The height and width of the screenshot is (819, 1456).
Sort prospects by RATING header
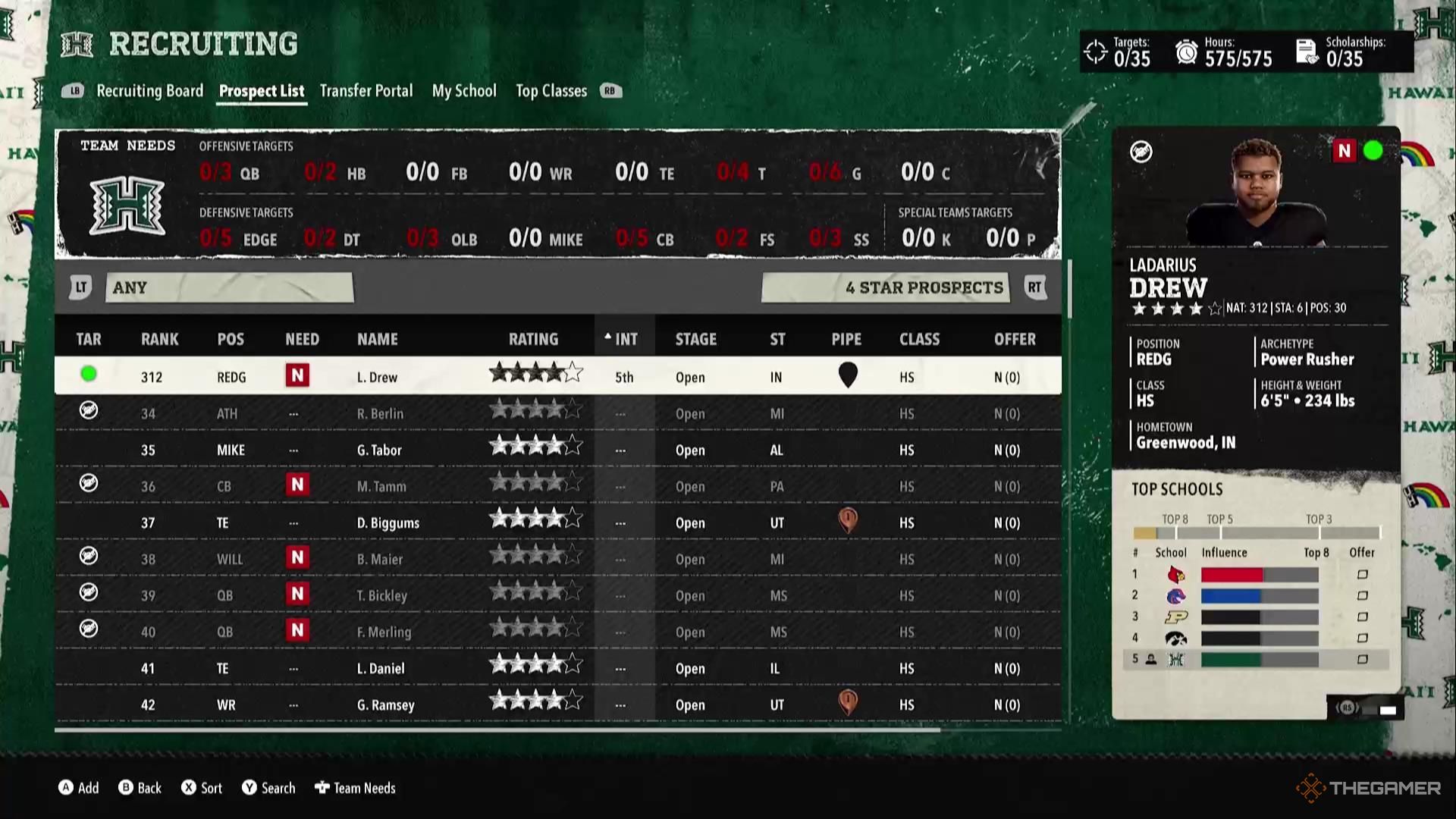click(533, 339)
